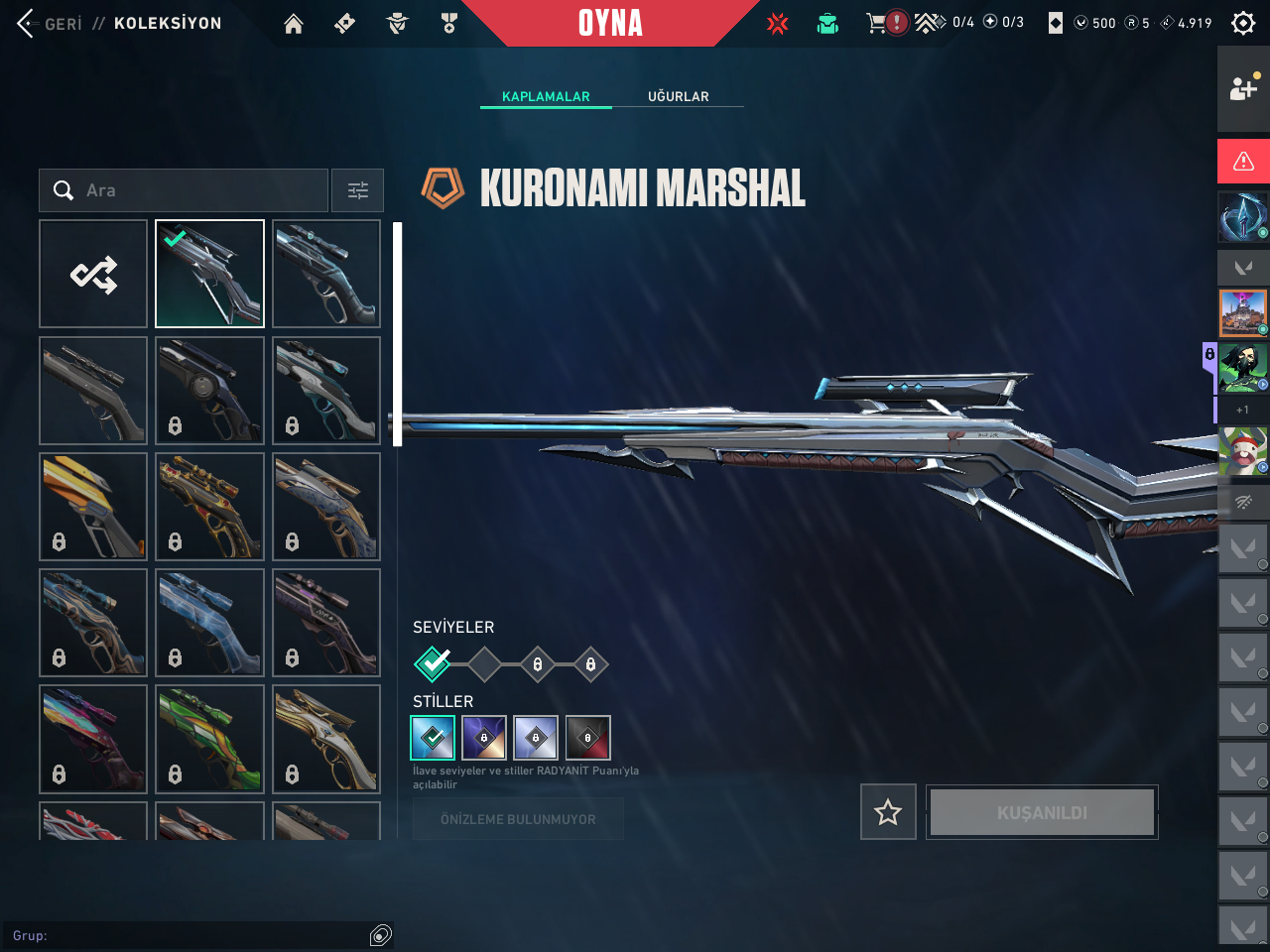Click the red warning alert icon

pos(1243,161)
